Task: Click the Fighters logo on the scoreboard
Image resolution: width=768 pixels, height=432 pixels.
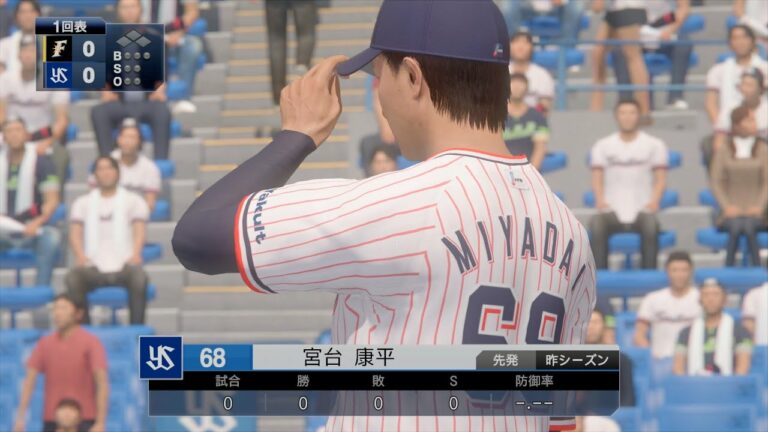Action: 58,48
